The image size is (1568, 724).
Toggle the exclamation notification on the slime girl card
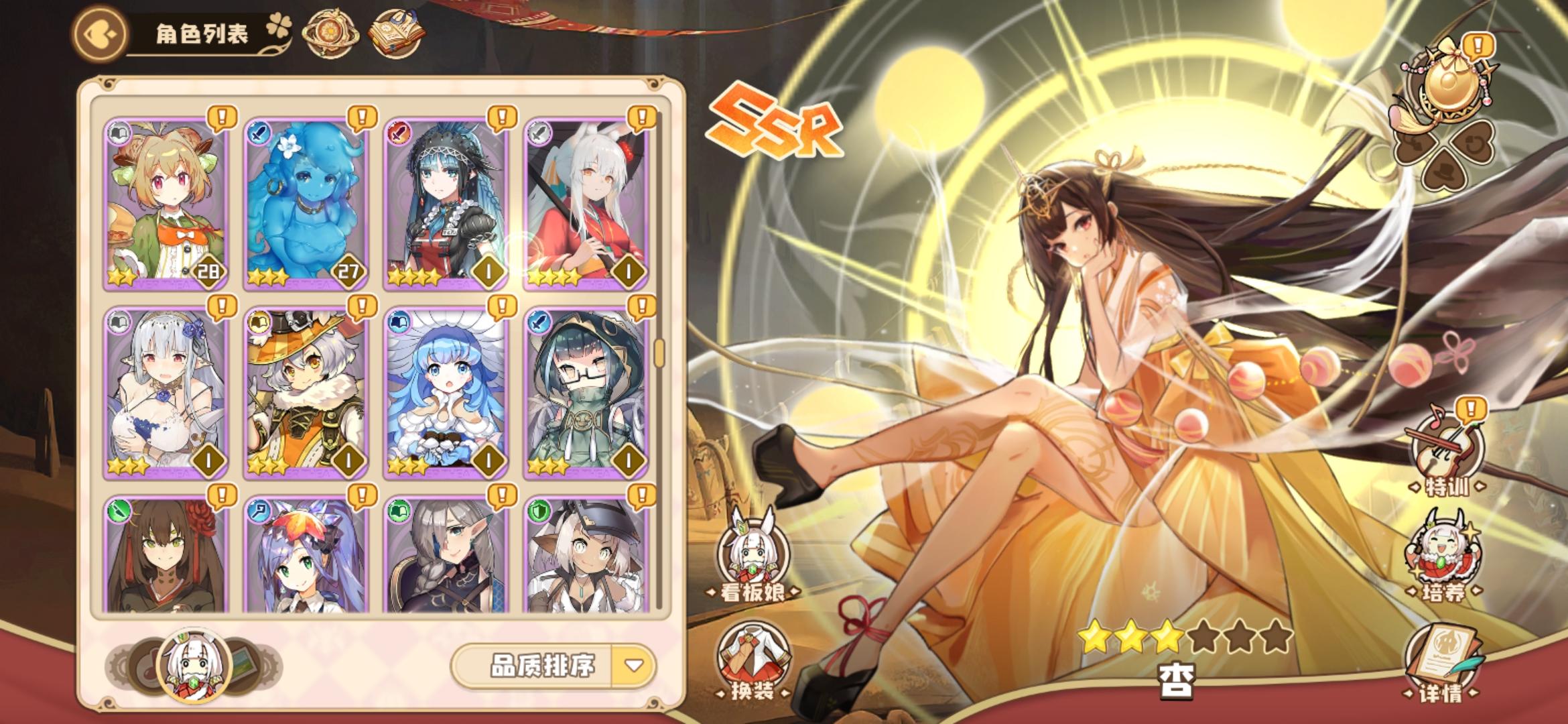coord(361,117)
